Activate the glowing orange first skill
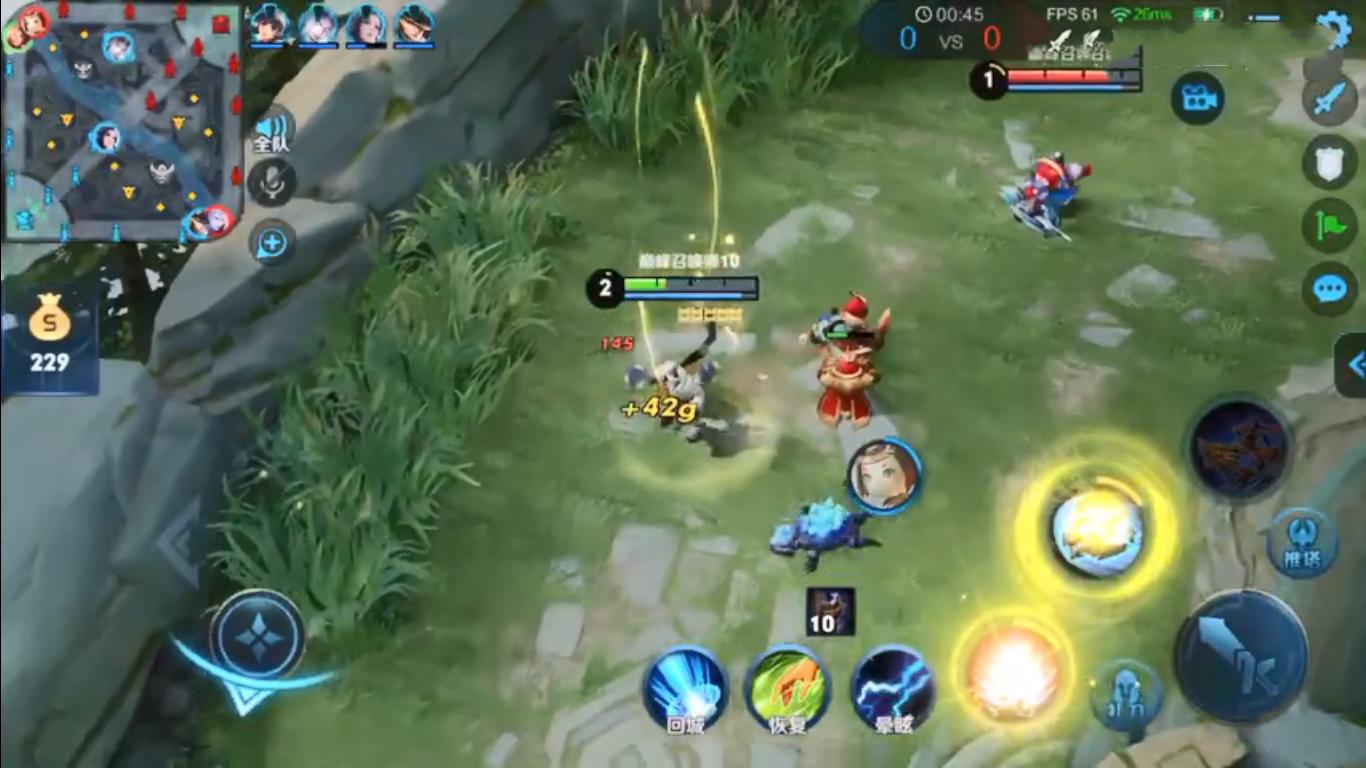This screenshot has height=768, width=1366. click(x=1013, y=668)
